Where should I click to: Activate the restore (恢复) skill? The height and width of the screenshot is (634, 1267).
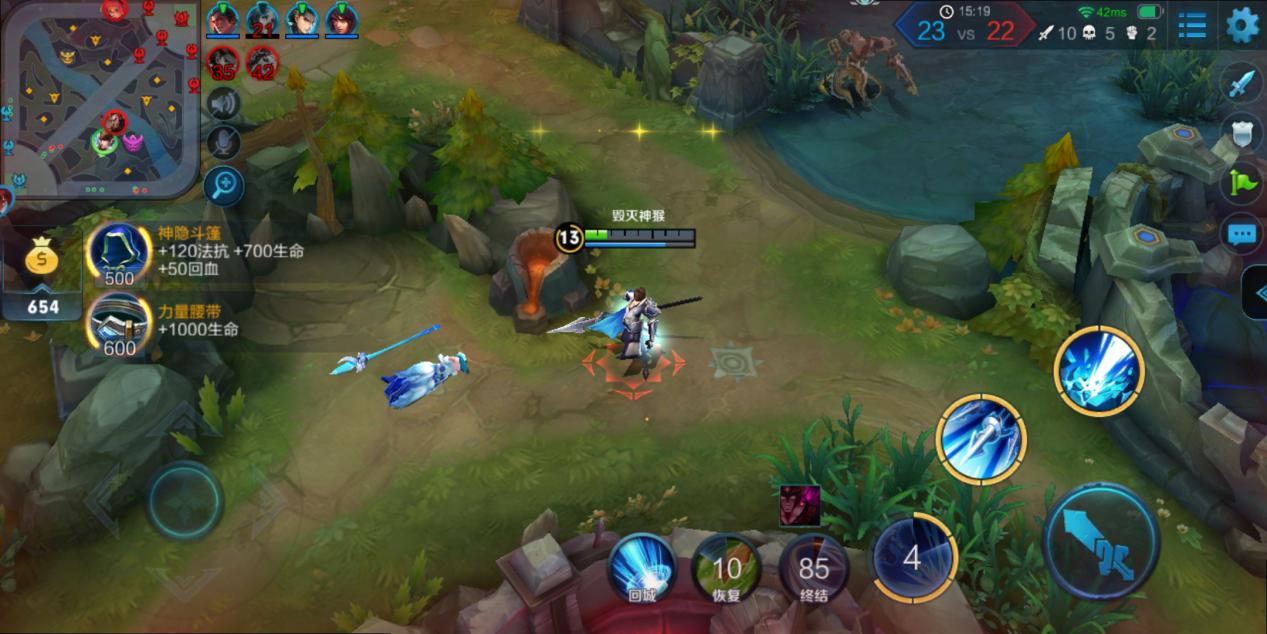[x=727, y=567]
